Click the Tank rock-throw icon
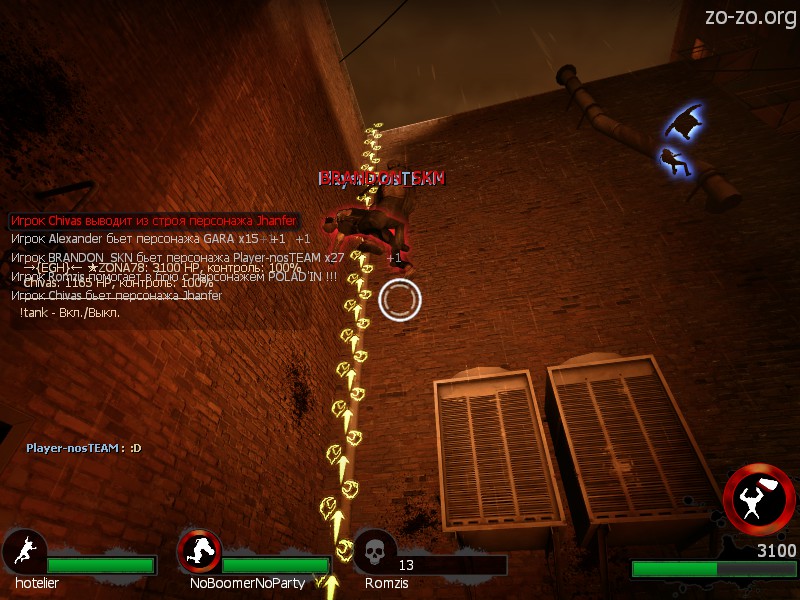The height and width of the screenshot is (600, 800). [759, 499]
